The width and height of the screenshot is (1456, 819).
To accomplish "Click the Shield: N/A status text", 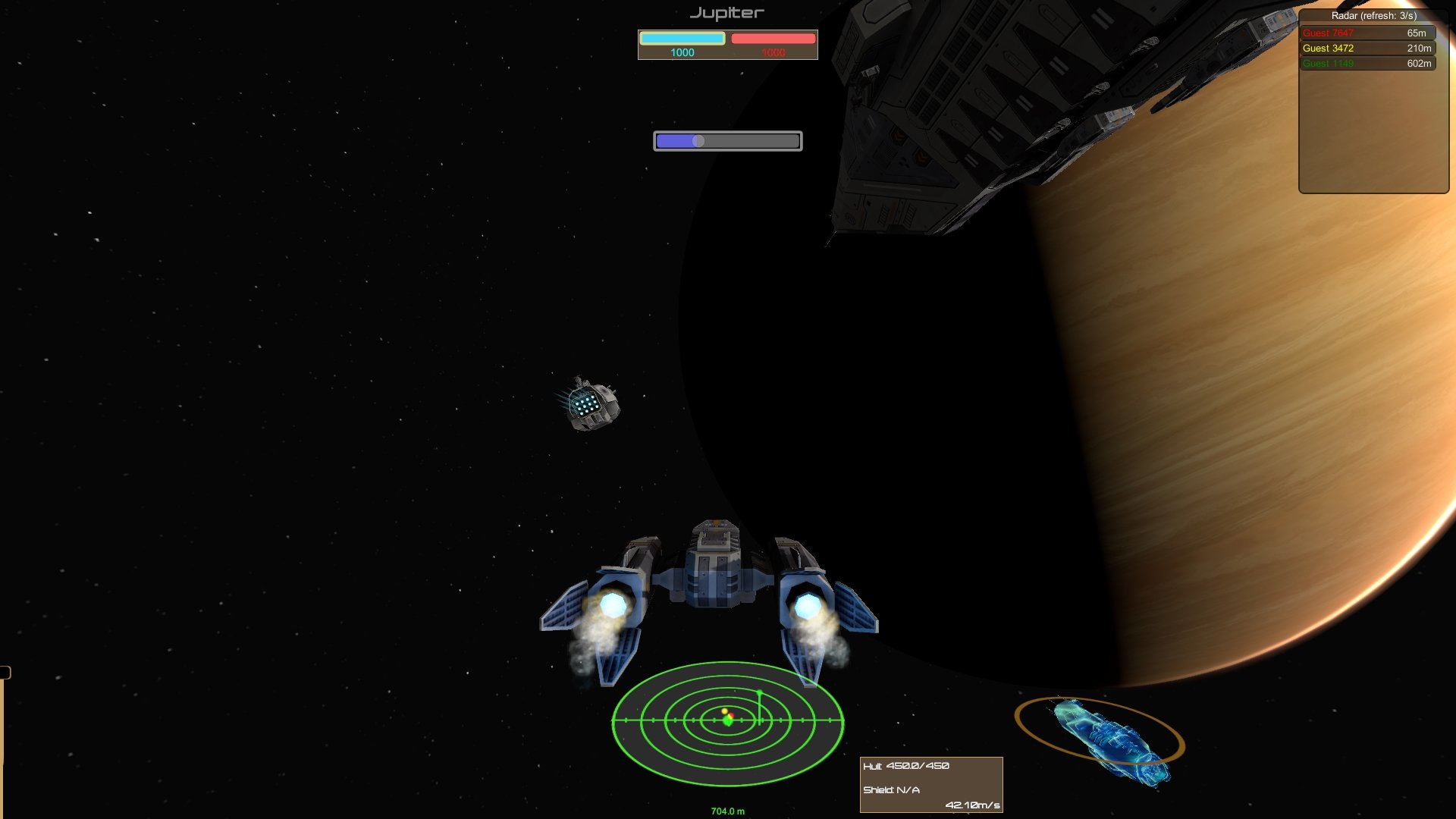I will coord(892,789).
